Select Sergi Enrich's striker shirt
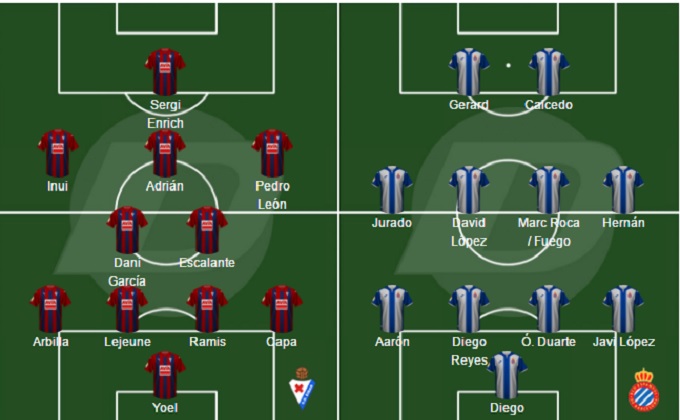680x420 pixels. point(165,71)
